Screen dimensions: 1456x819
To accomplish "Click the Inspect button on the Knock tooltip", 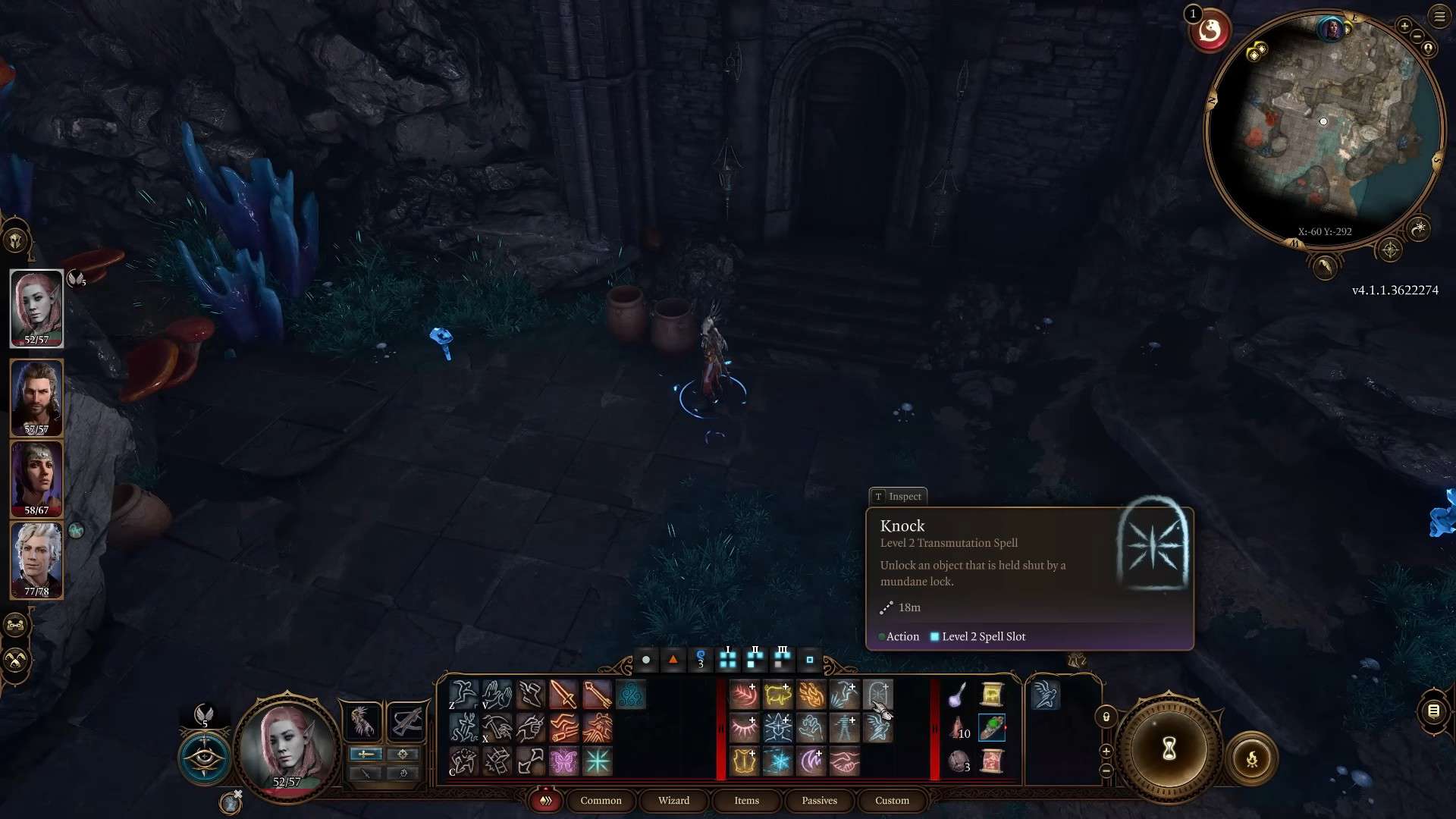I will [897, 496].
